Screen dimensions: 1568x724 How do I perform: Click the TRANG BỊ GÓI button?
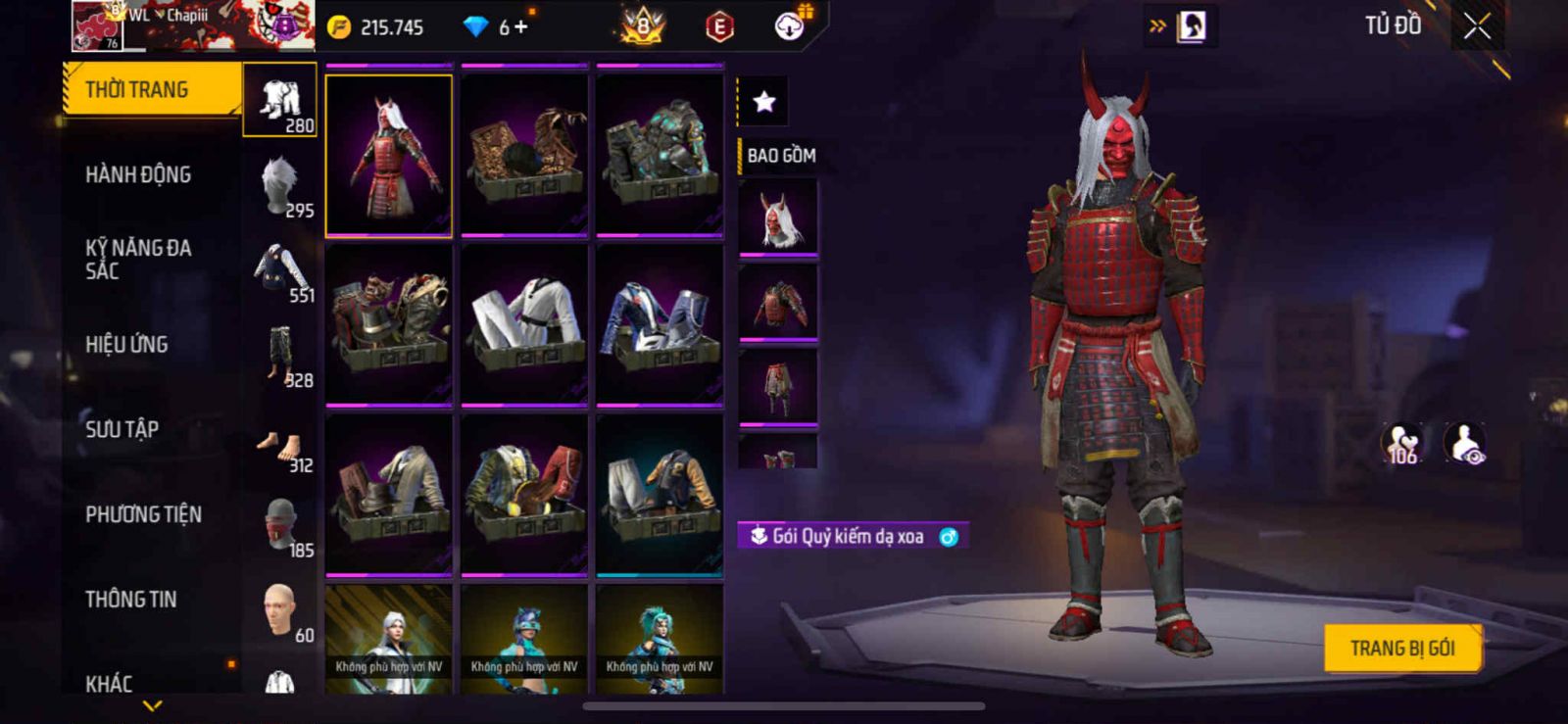coord(1401,649)
